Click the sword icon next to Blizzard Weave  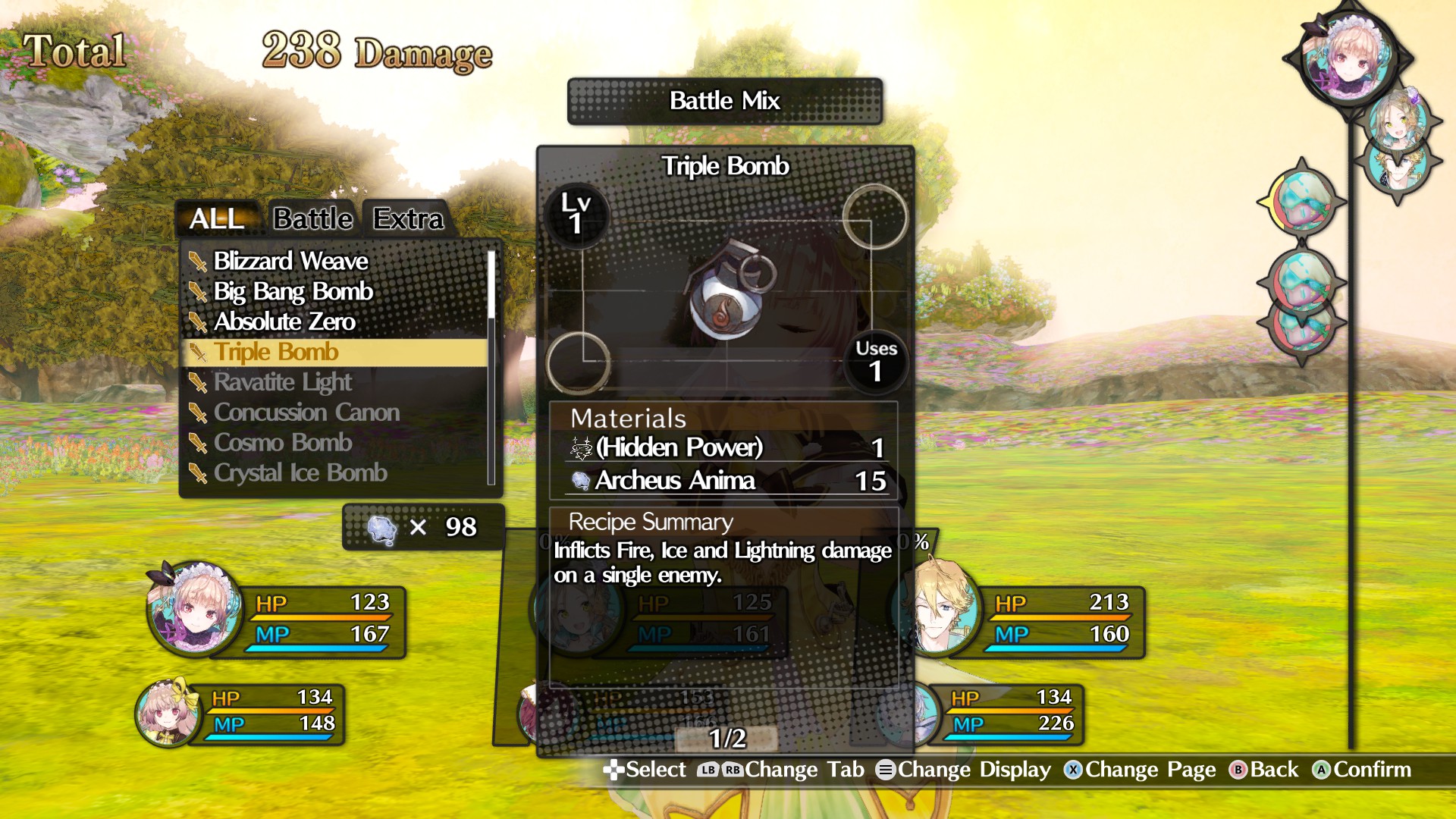199,262
